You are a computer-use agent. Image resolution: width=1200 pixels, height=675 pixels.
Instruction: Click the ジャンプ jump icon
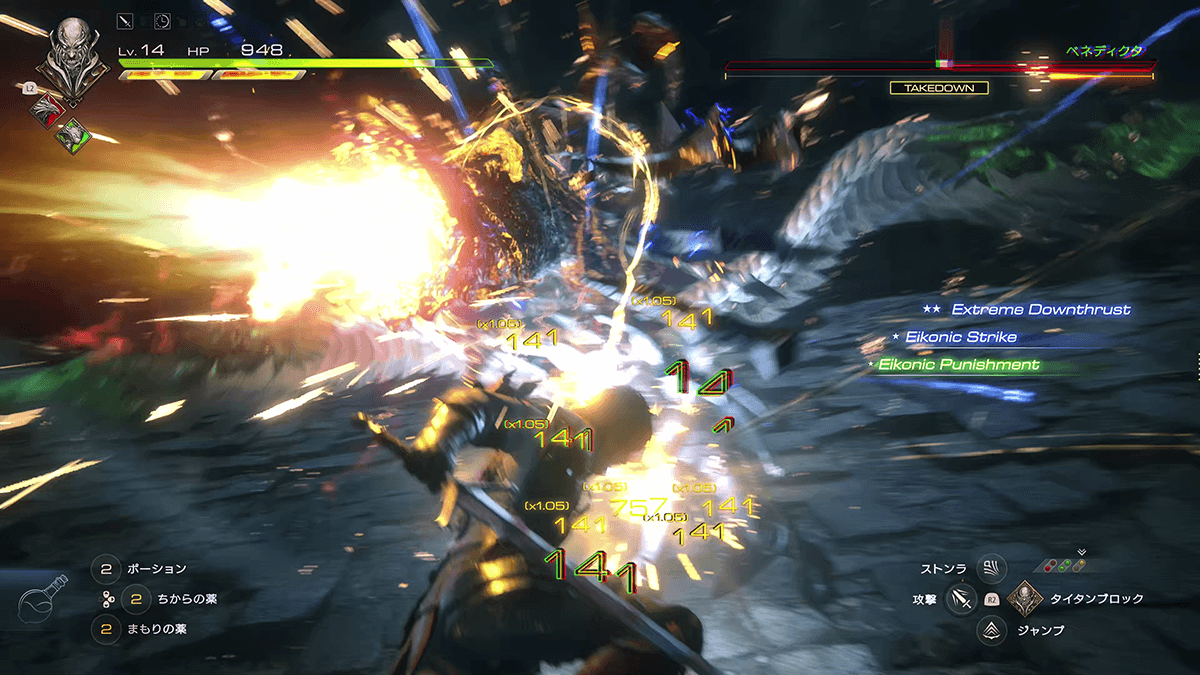click(x=991, y=630)
